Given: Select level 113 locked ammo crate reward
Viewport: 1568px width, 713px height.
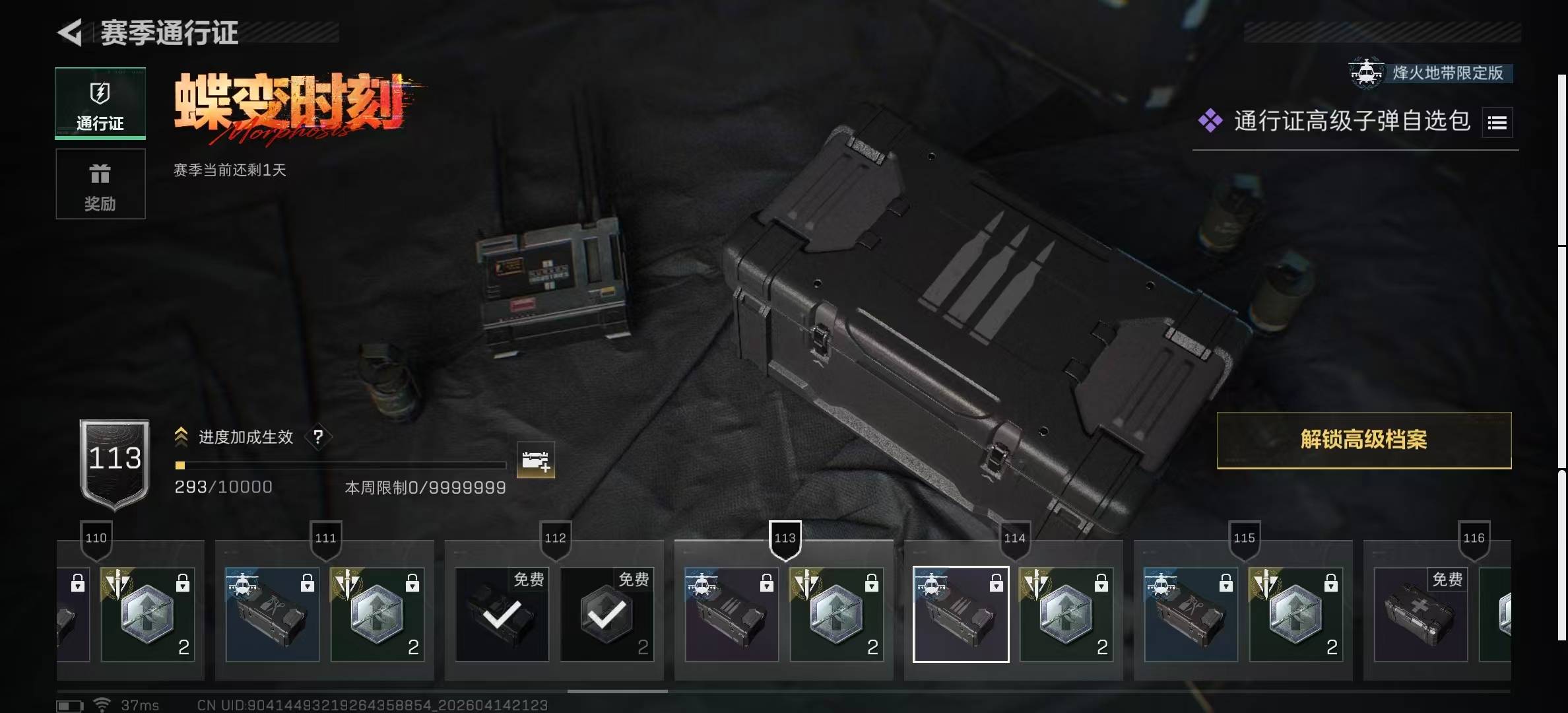Looking at the screenshot, I should click(731, 614).
